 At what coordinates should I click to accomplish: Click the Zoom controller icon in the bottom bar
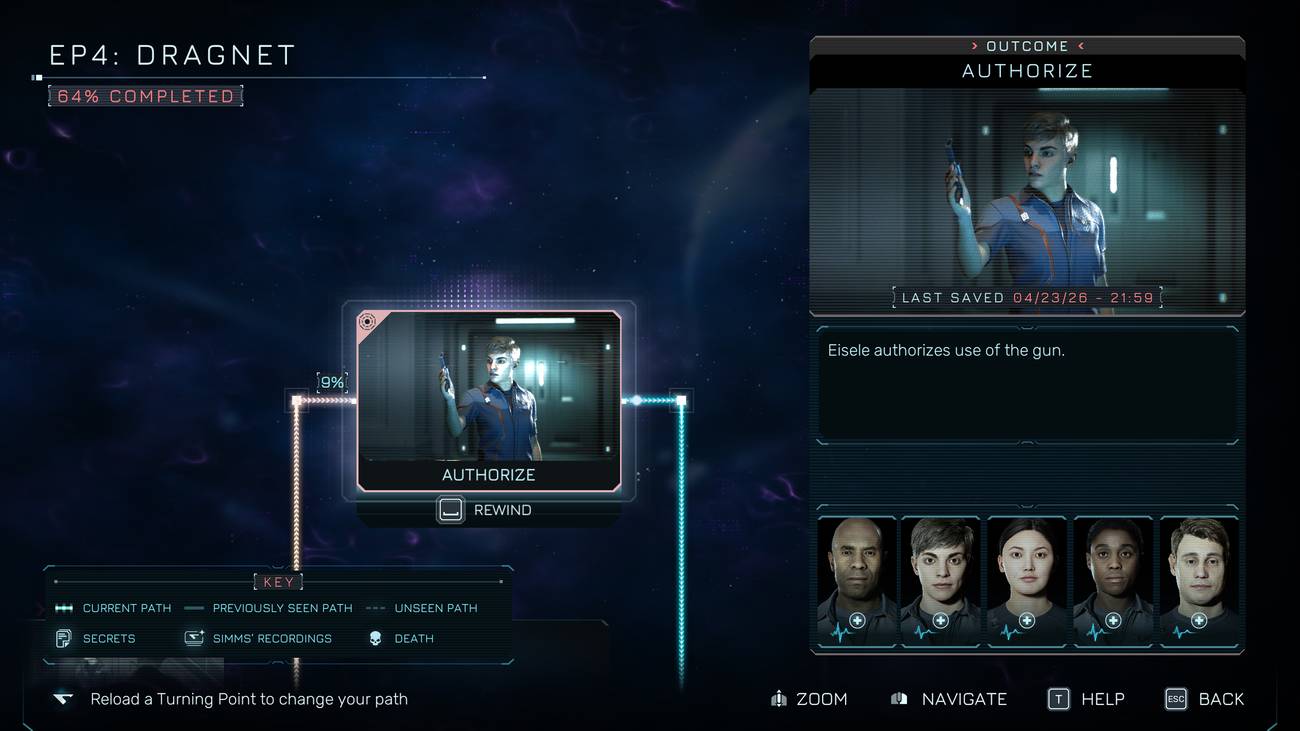(x=779, y=699)
